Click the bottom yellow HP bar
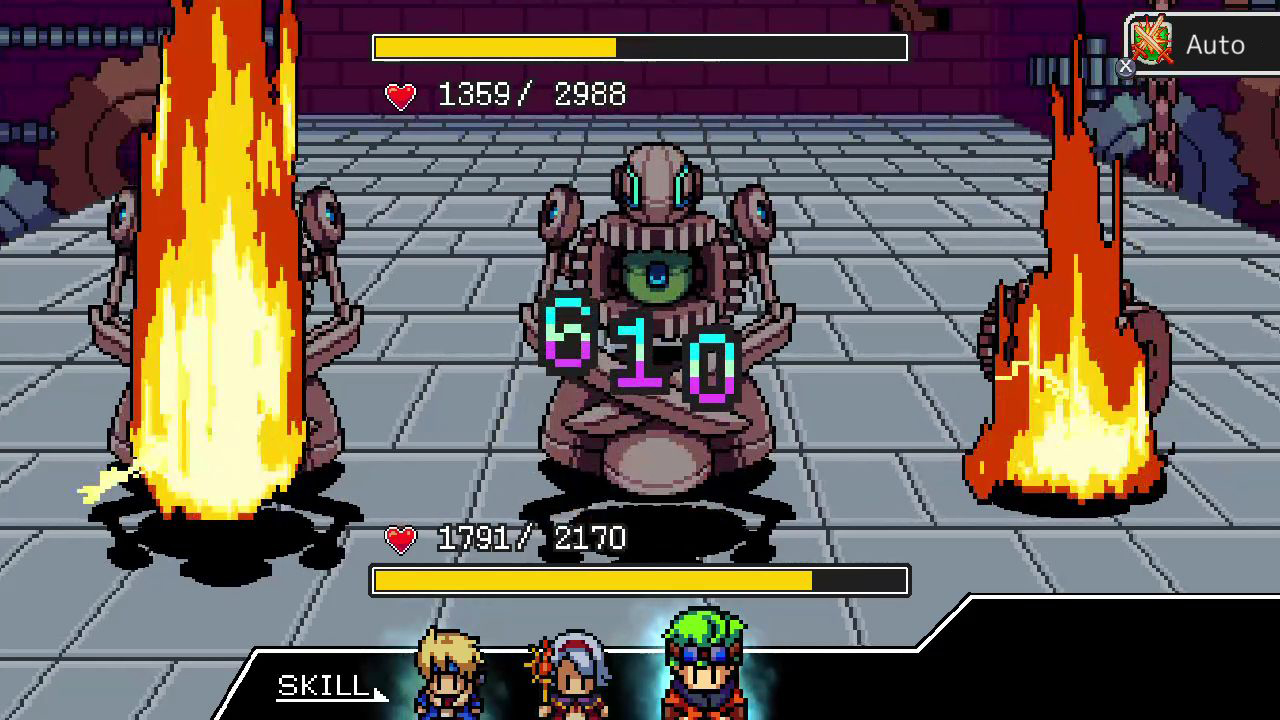The image size is (1280, 720). click(640, 580)
